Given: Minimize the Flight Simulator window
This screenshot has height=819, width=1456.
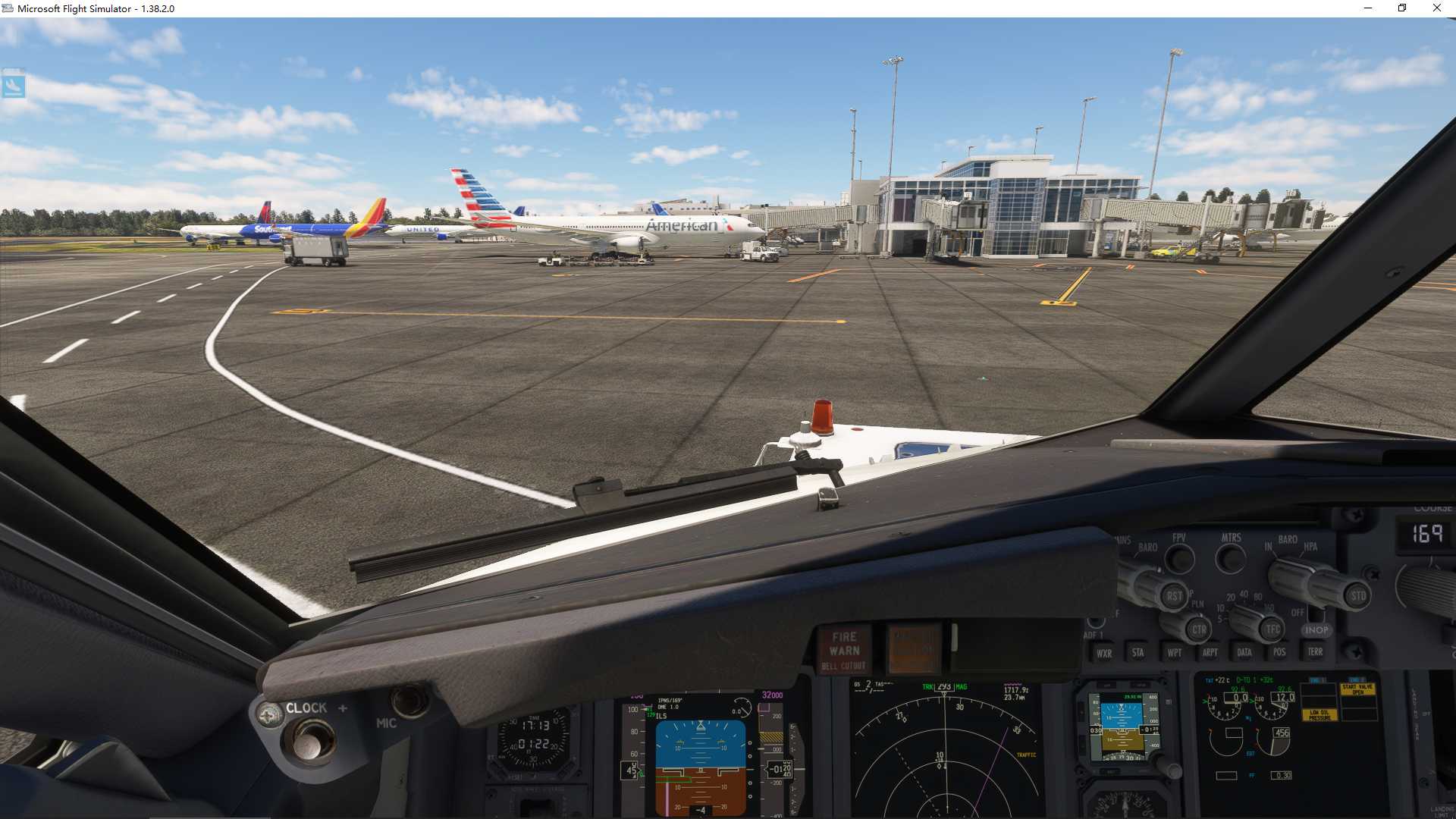Looking at the screenshot, I should point(1368,8).
